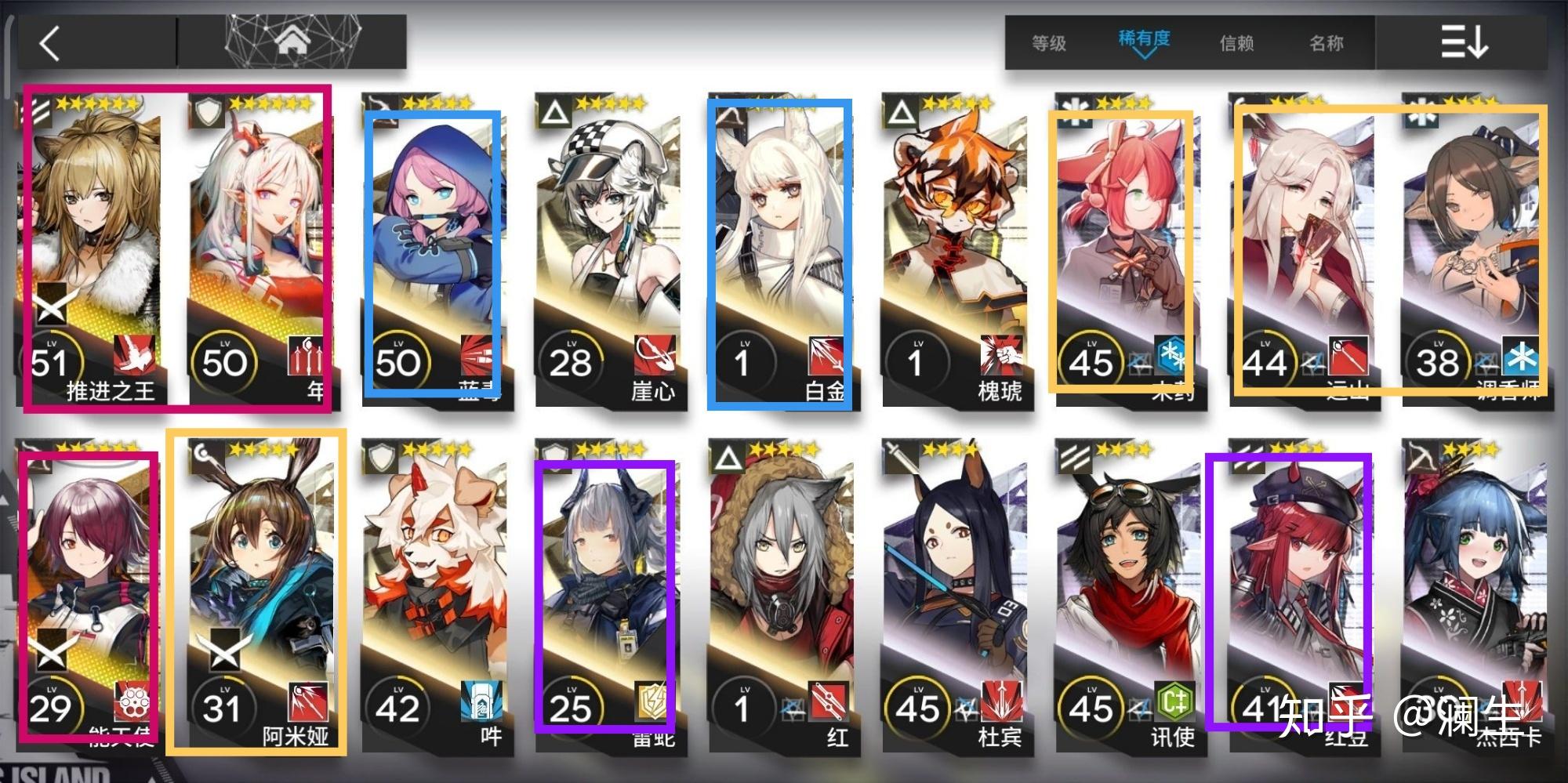Select the 白金 operator card
This screenshot has height=783, width=1568.
point(780,251)
